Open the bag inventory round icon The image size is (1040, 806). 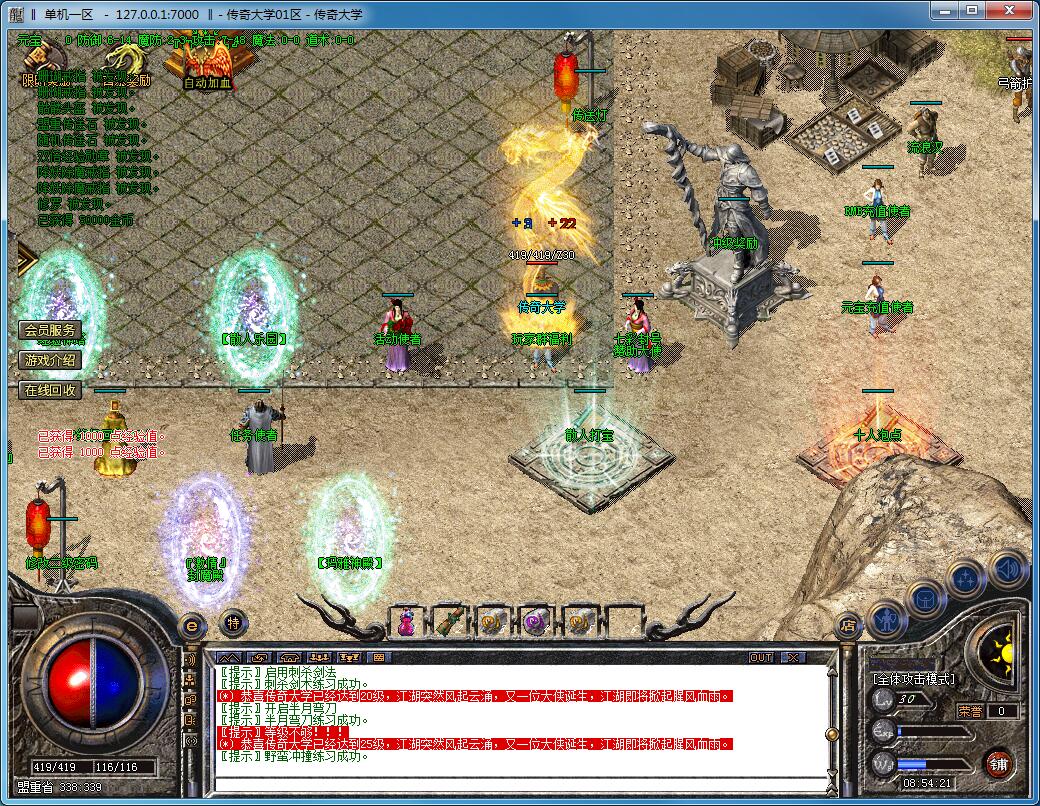click(x=926, y=600)
